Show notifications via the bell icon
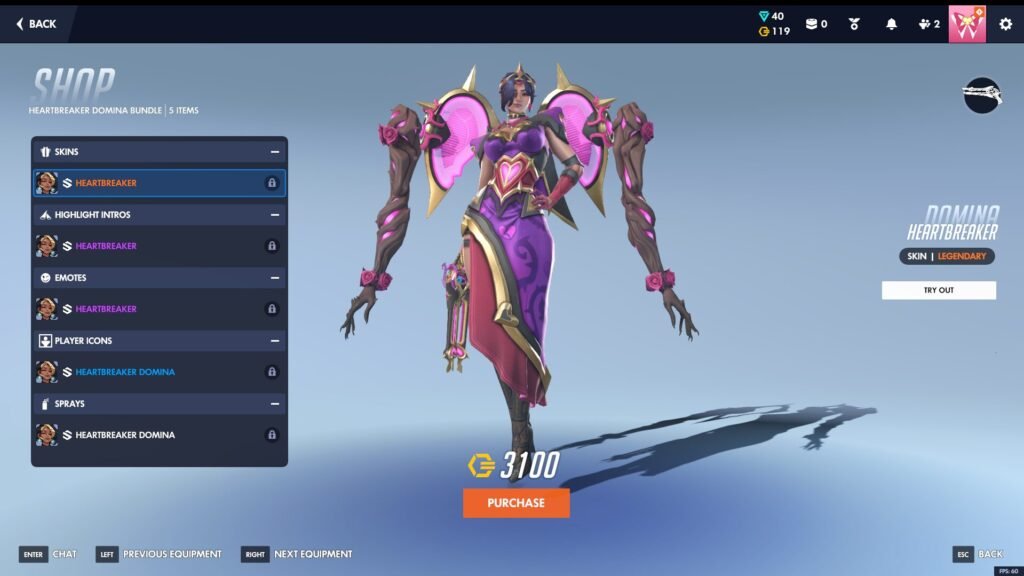This screenshot has width=1024, height=576. click(891, 24)
